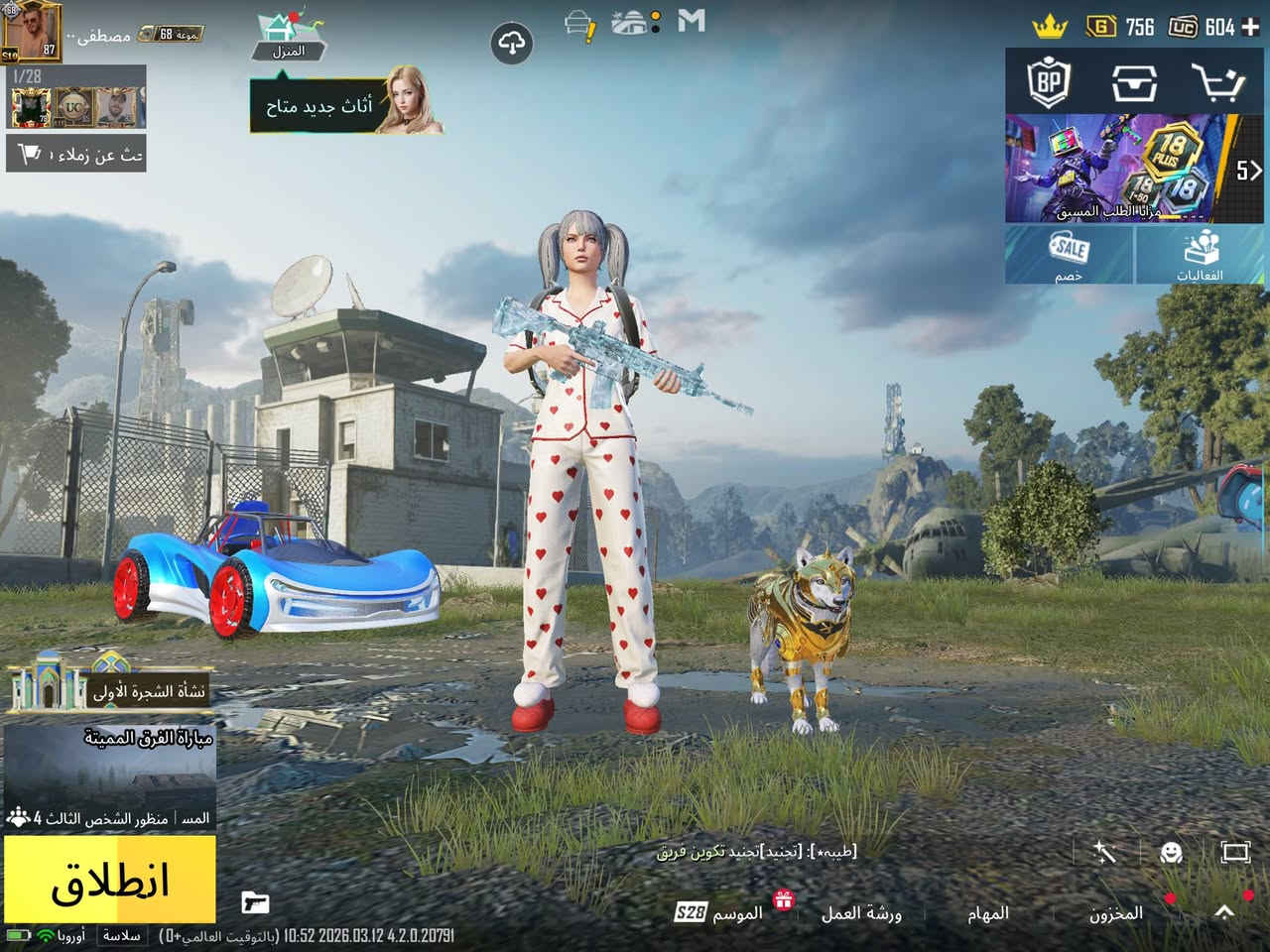Screen dimensions: 1270x952
Task: Open the player profile avatar
Action: 31,32
